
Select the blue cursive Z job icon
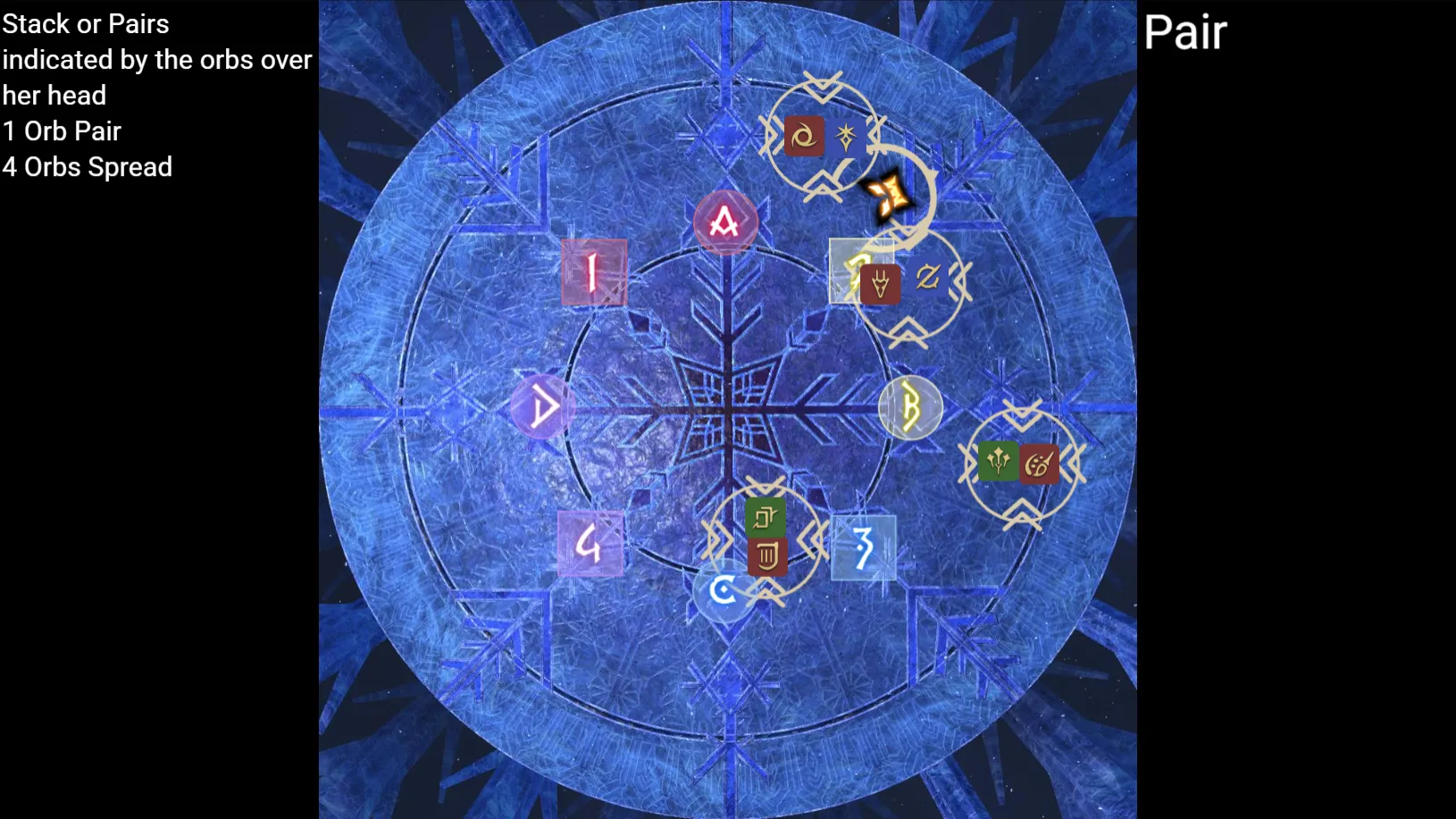click(x=926, y=278)
